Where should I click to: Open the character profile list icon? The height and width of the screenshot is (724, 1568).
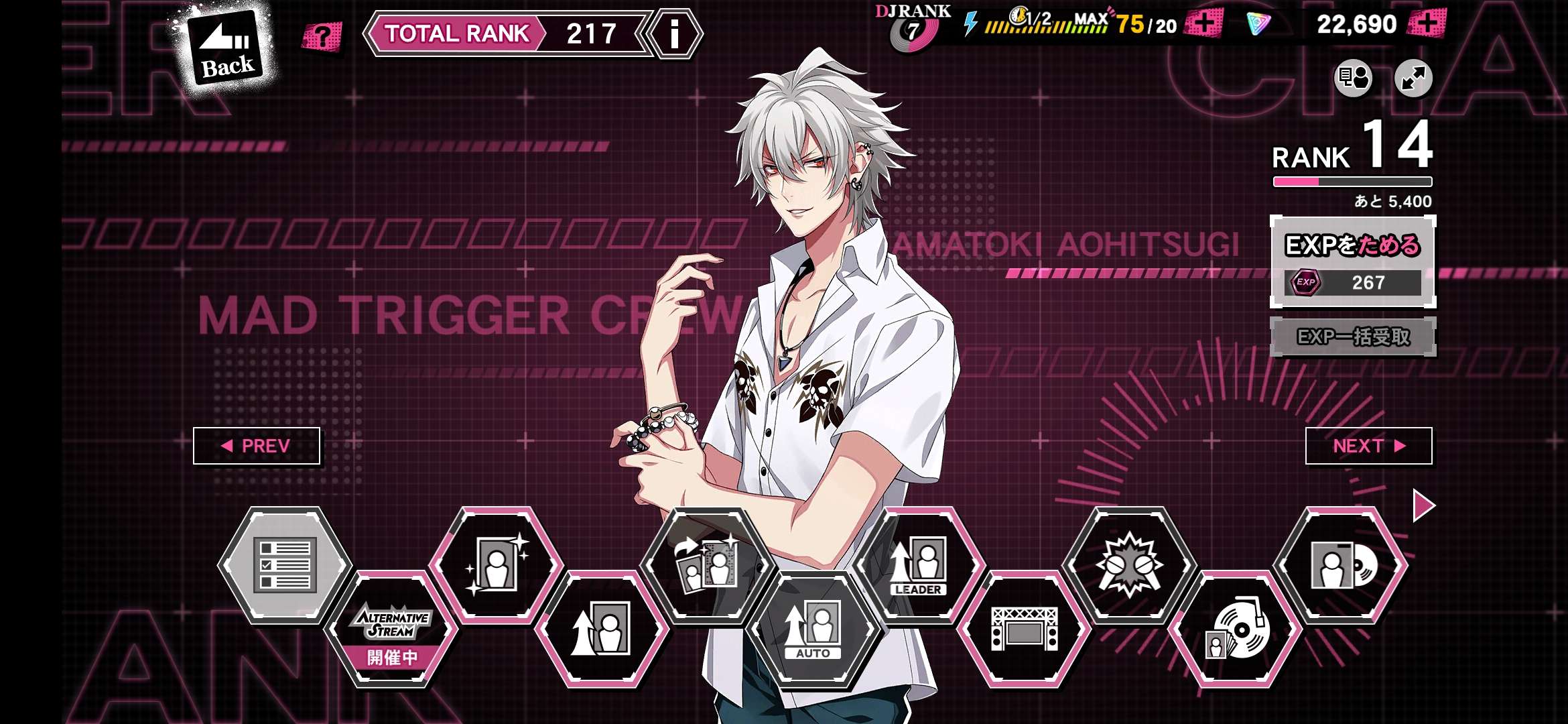pos(1353,78)
